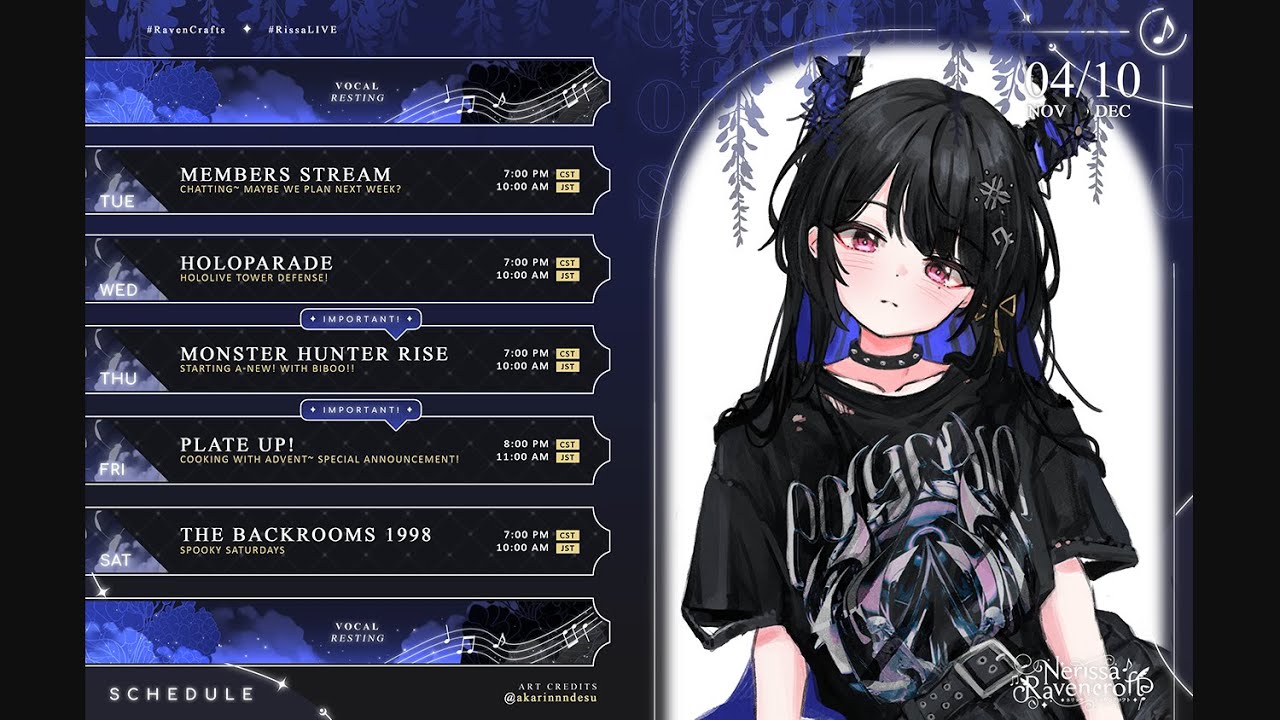The width and height of the screenshot is (1280, 720).
Task: Choose the Monster Hunter Rise Thursday entry
Action: pyautogui.click(x=346, y=359)
